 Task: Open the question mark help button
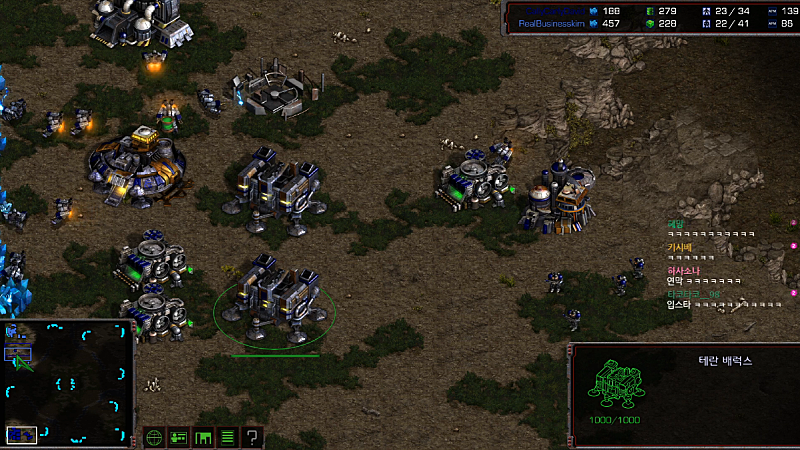pos(253,437)
